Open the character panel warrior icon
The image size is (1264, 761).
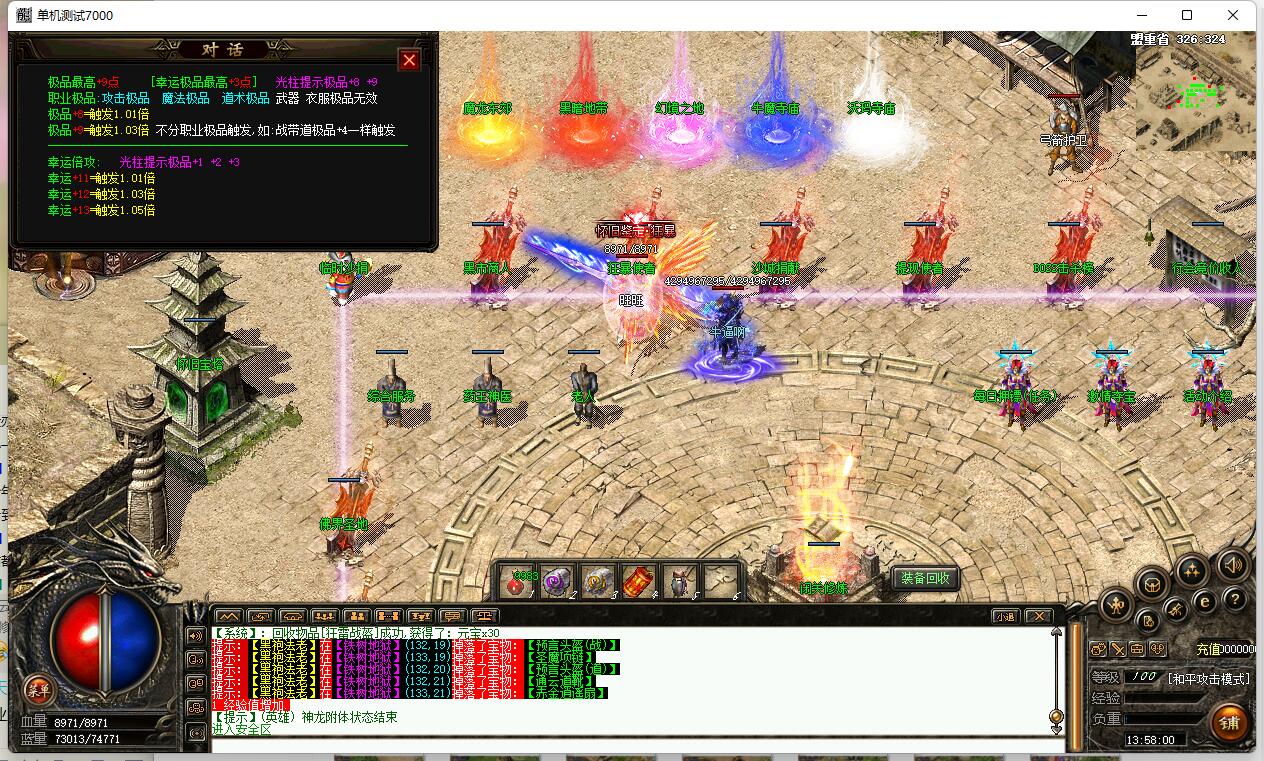pyautogui.click(x=1117, y=604)
